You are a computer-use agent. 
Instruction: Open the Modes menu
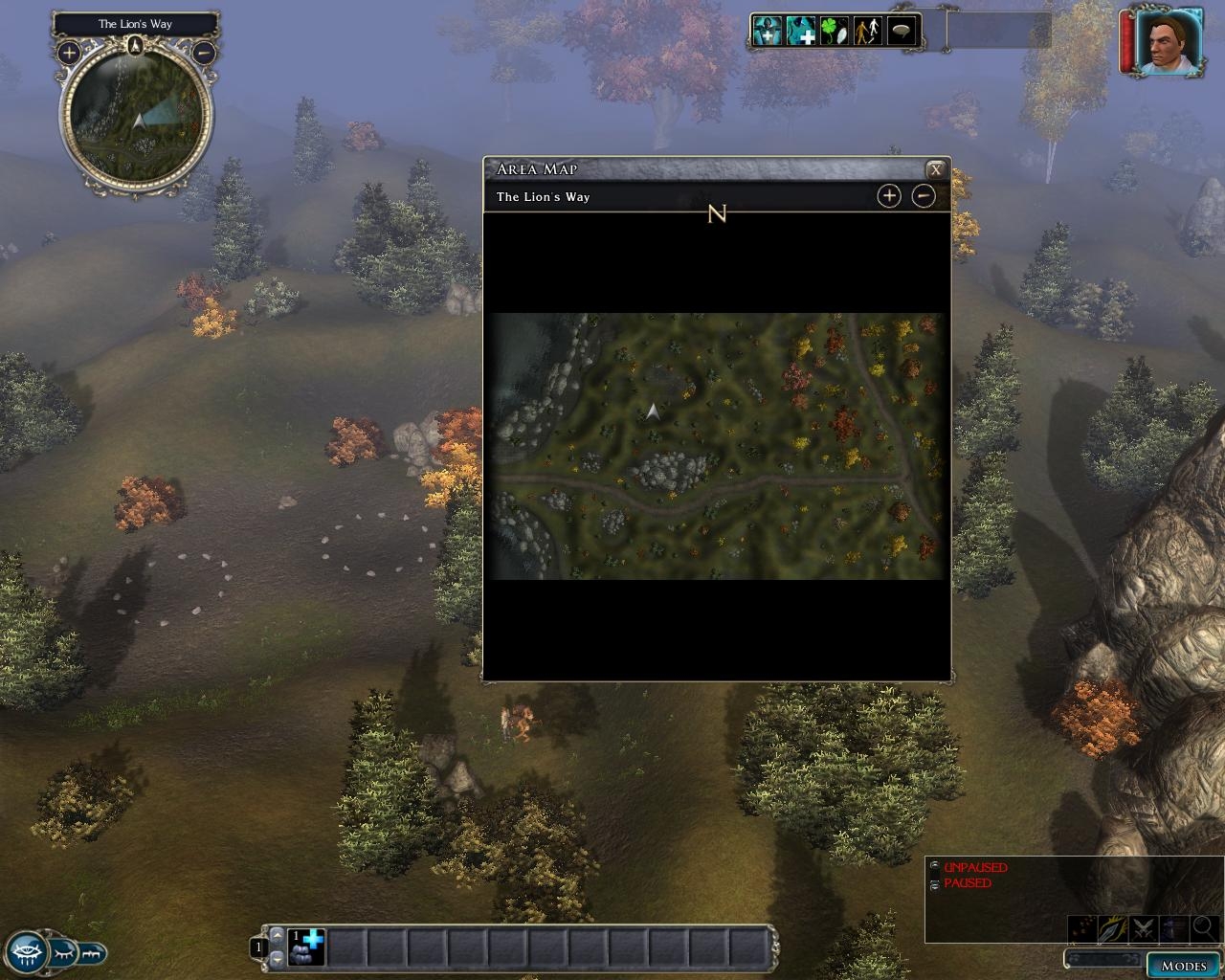(1183, 965)
